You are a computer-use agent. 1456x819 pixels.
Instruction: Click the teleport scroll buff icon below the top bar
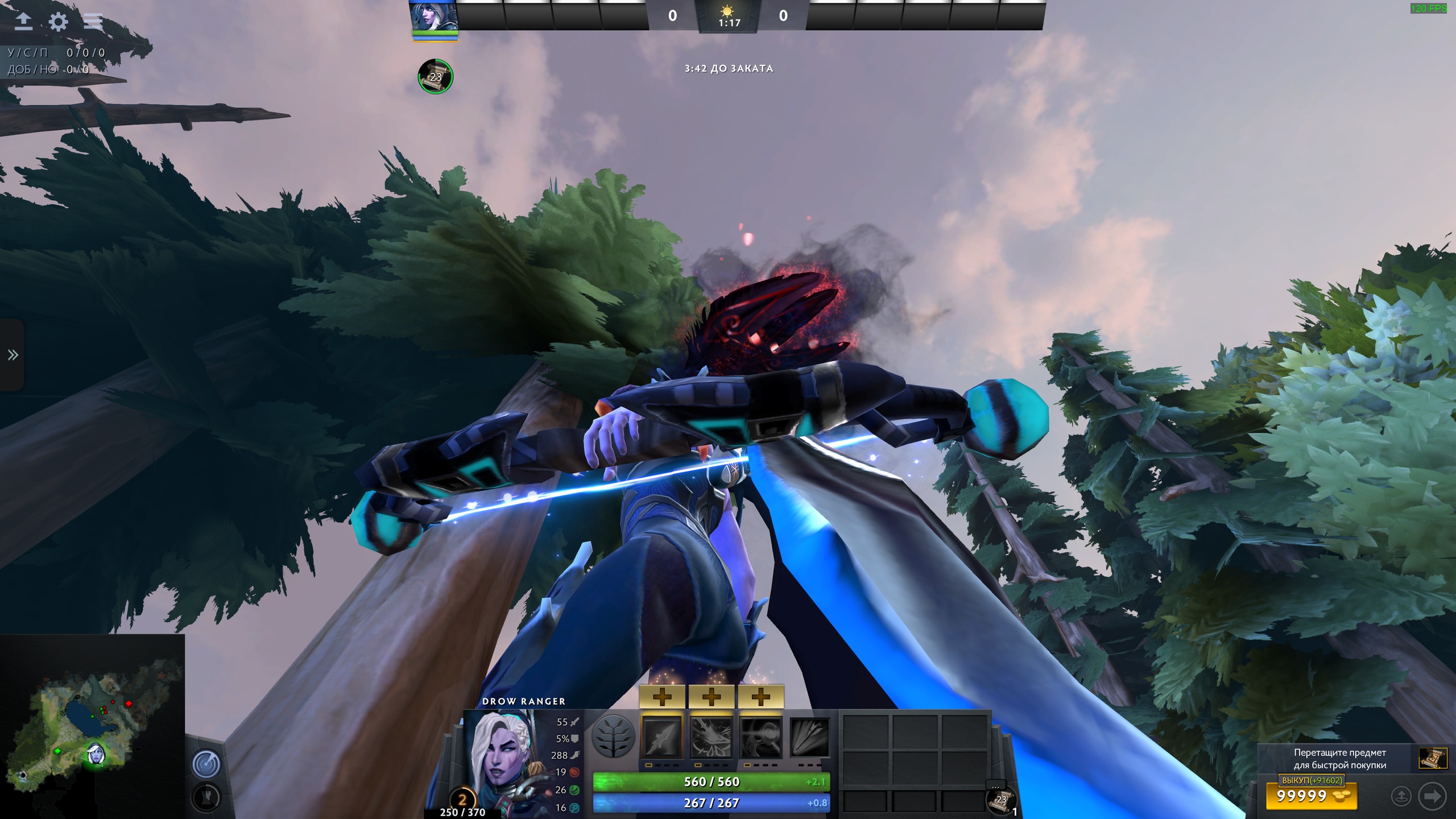(435, 76)
